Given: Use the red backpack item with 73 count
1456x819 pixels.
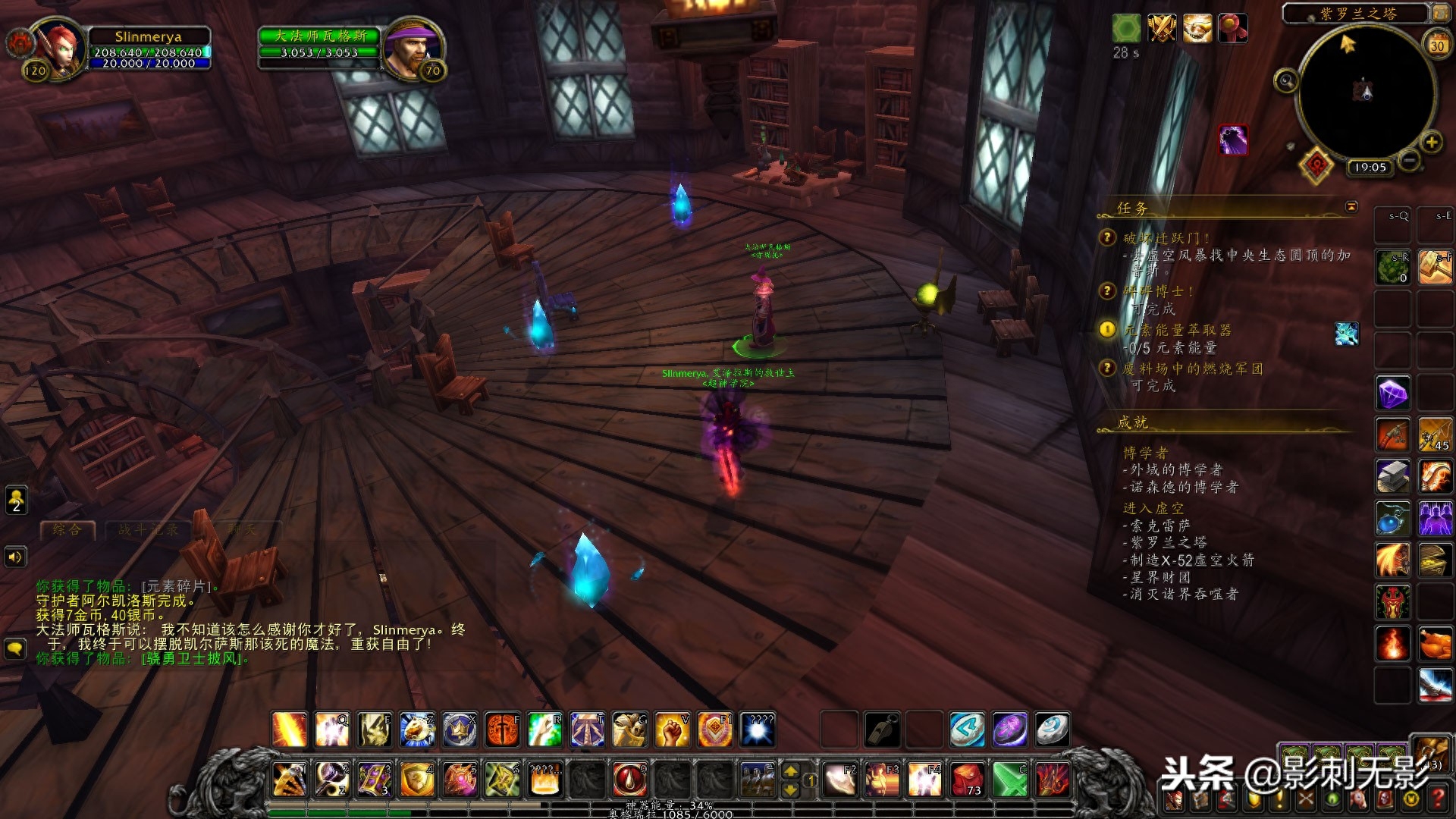Looking at the screenshot, I should click(968, 780).
